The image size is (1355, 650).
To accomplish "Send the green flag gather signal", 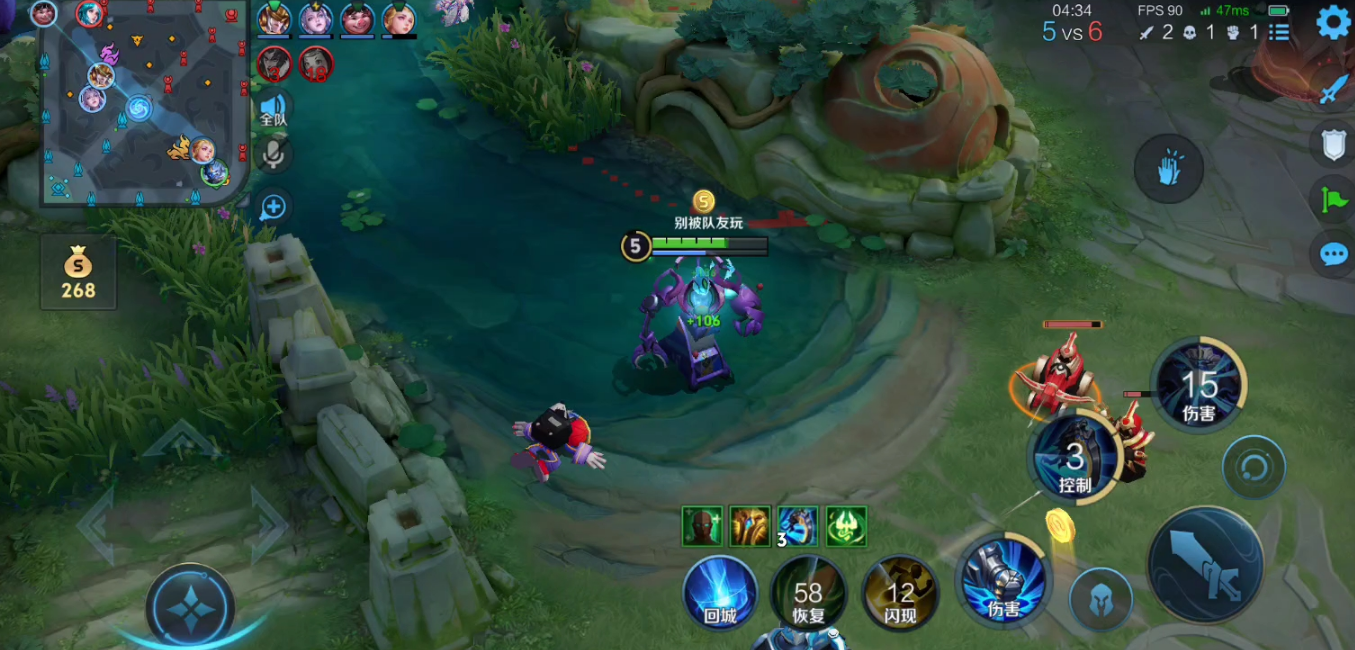I will [1334, 200].
